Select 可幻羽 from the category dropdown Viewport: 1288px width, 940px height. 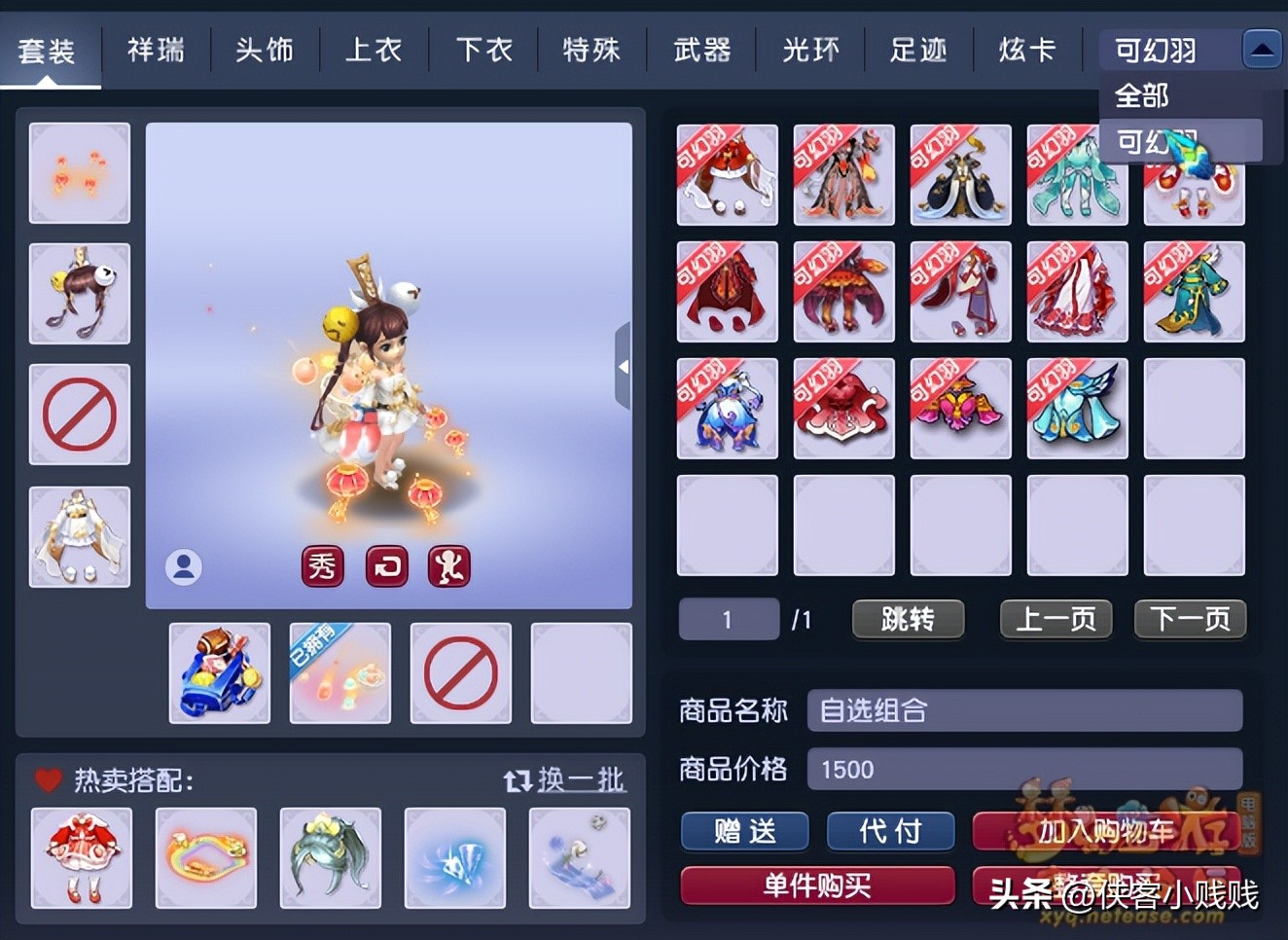point(1144,141)
